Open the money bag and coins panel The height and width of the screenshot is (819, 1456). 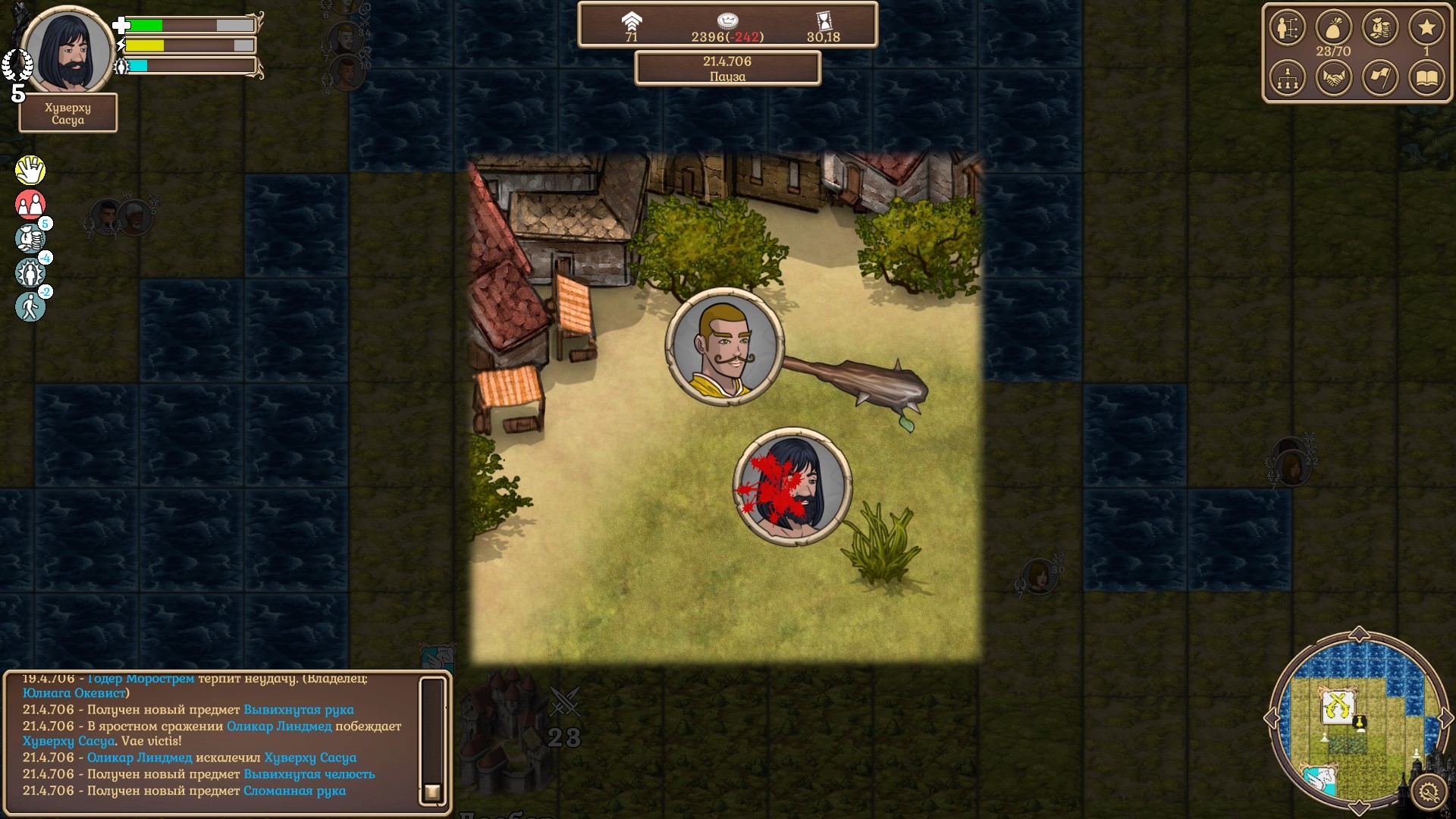pyautogui.click(x=1380, y=29)
